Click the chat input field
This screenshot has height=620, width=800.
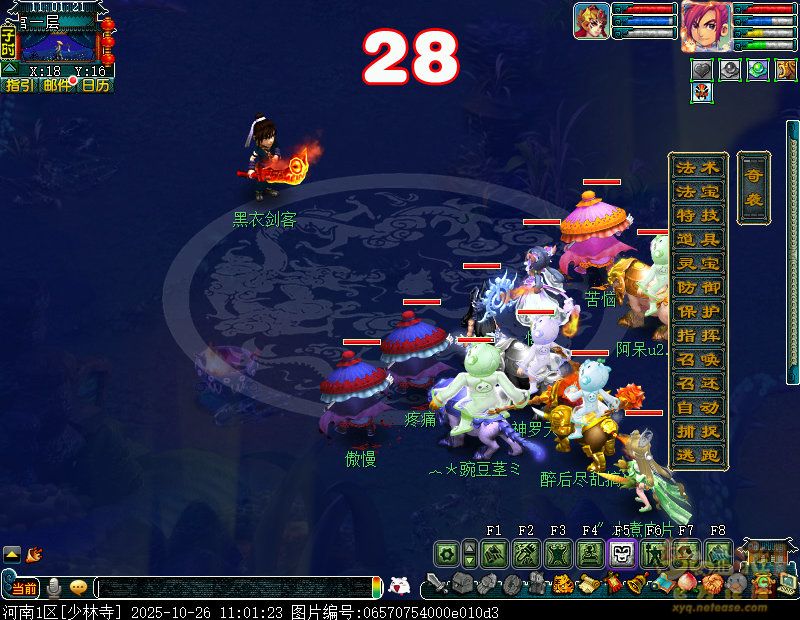pyautogui.click(x=235, y=588)
